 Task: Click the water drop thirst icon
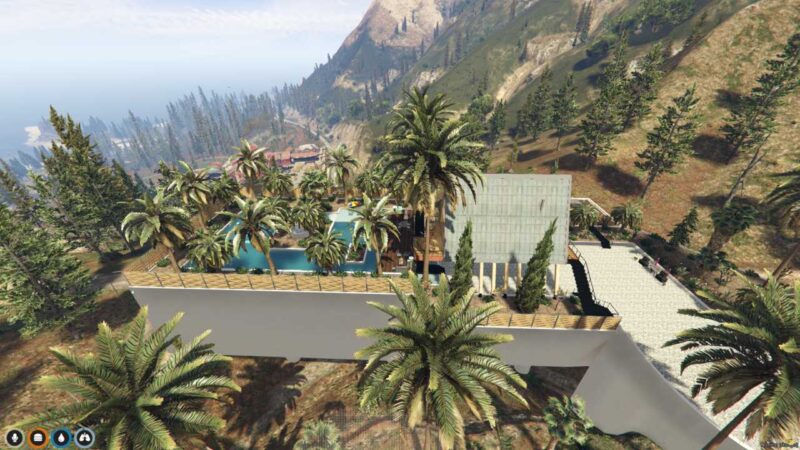pyautogui.click(x=61, y=437)
